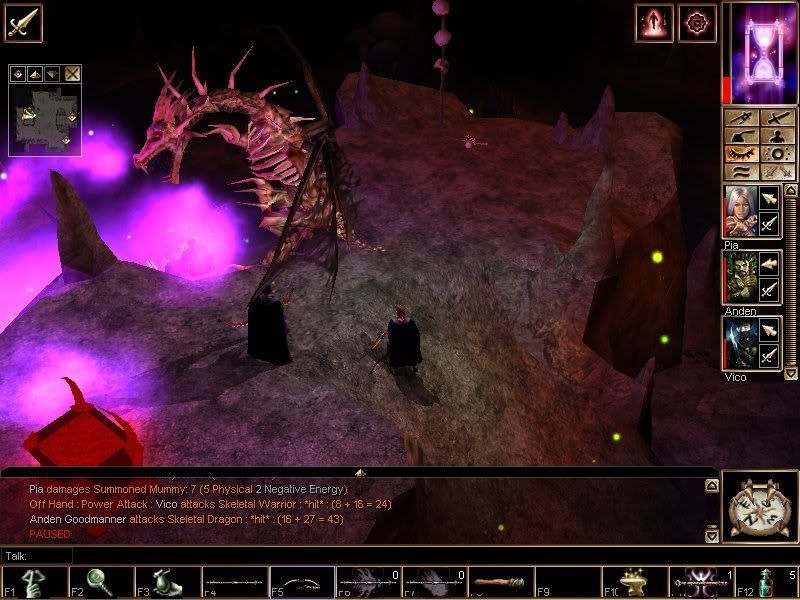Click the red gear mode icon
The image size is (800, 600).
coord(696,22)
